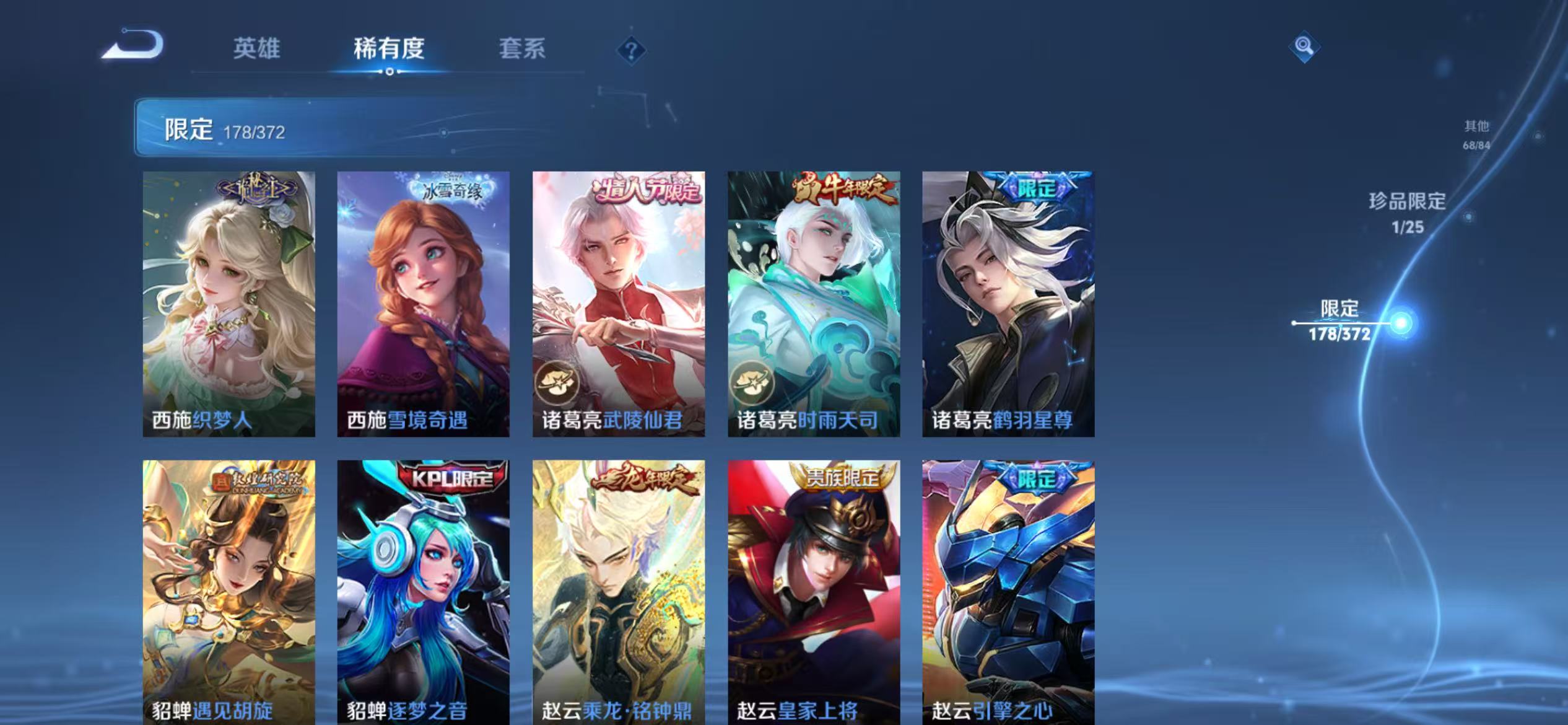
Task: Jump to the 其他 68/84 category
Action: tap(1476, 133)
